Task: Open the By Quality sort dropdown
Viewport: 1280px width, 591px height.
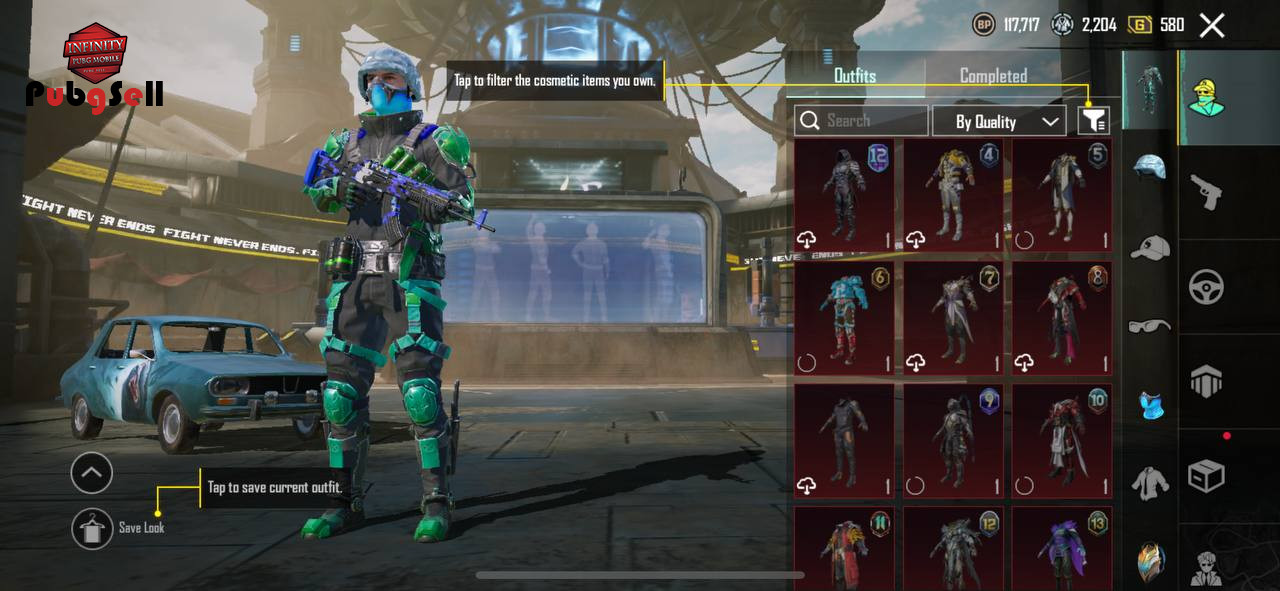Action: coord(998,121)
